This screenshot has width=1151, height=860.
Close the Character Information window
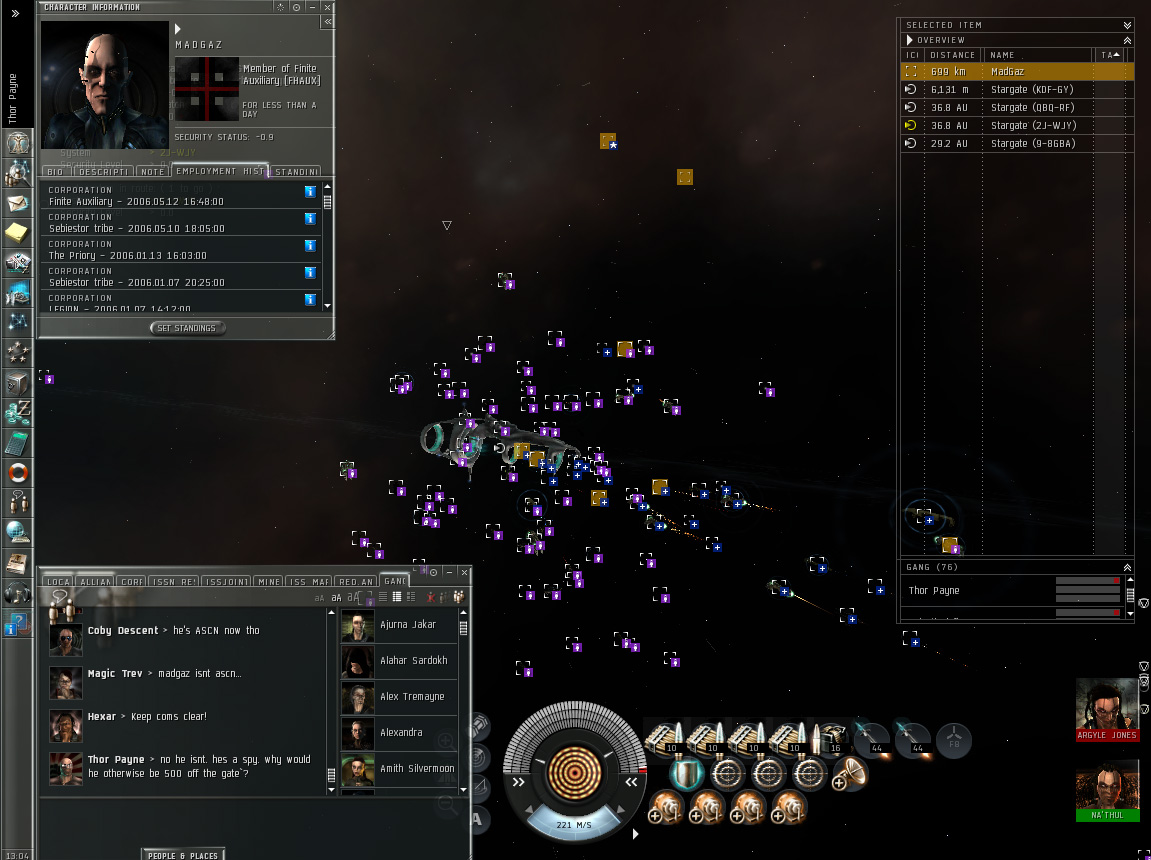327,7
